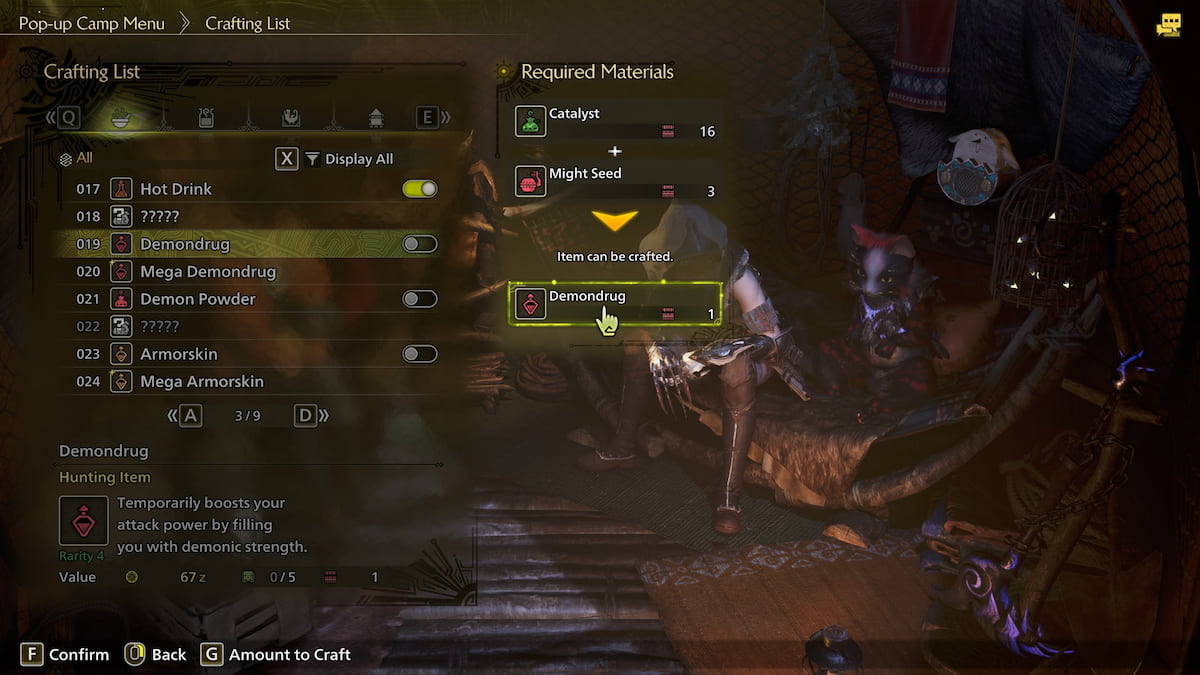The image size is (1200, 675).
Task: Select the Demon Powder recipe
Action: click(x=197, y=299)
